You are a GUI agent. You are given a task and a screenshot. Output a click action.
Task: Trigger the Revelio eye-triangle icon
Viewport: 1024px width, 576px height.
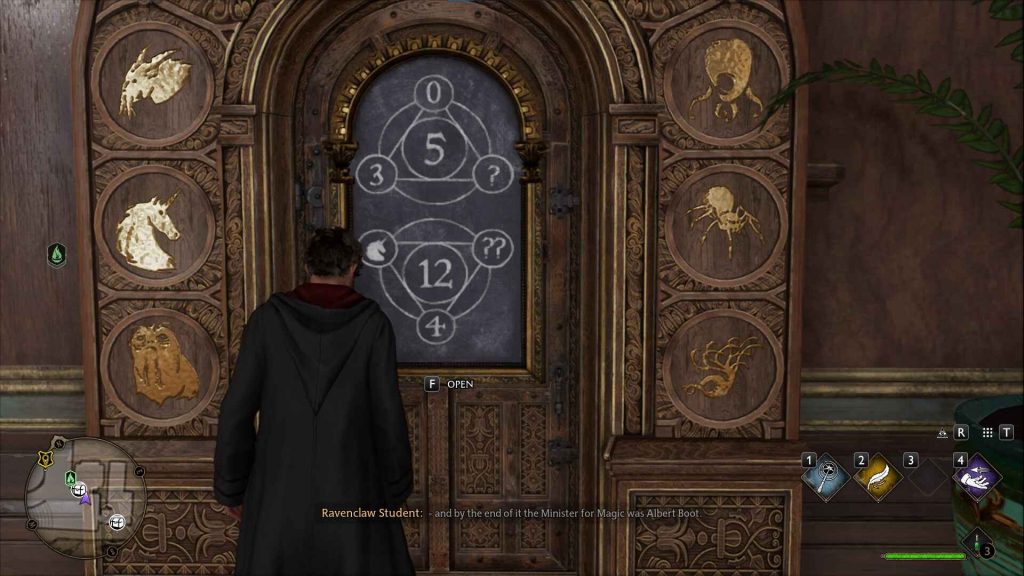[x=943, y=433]
